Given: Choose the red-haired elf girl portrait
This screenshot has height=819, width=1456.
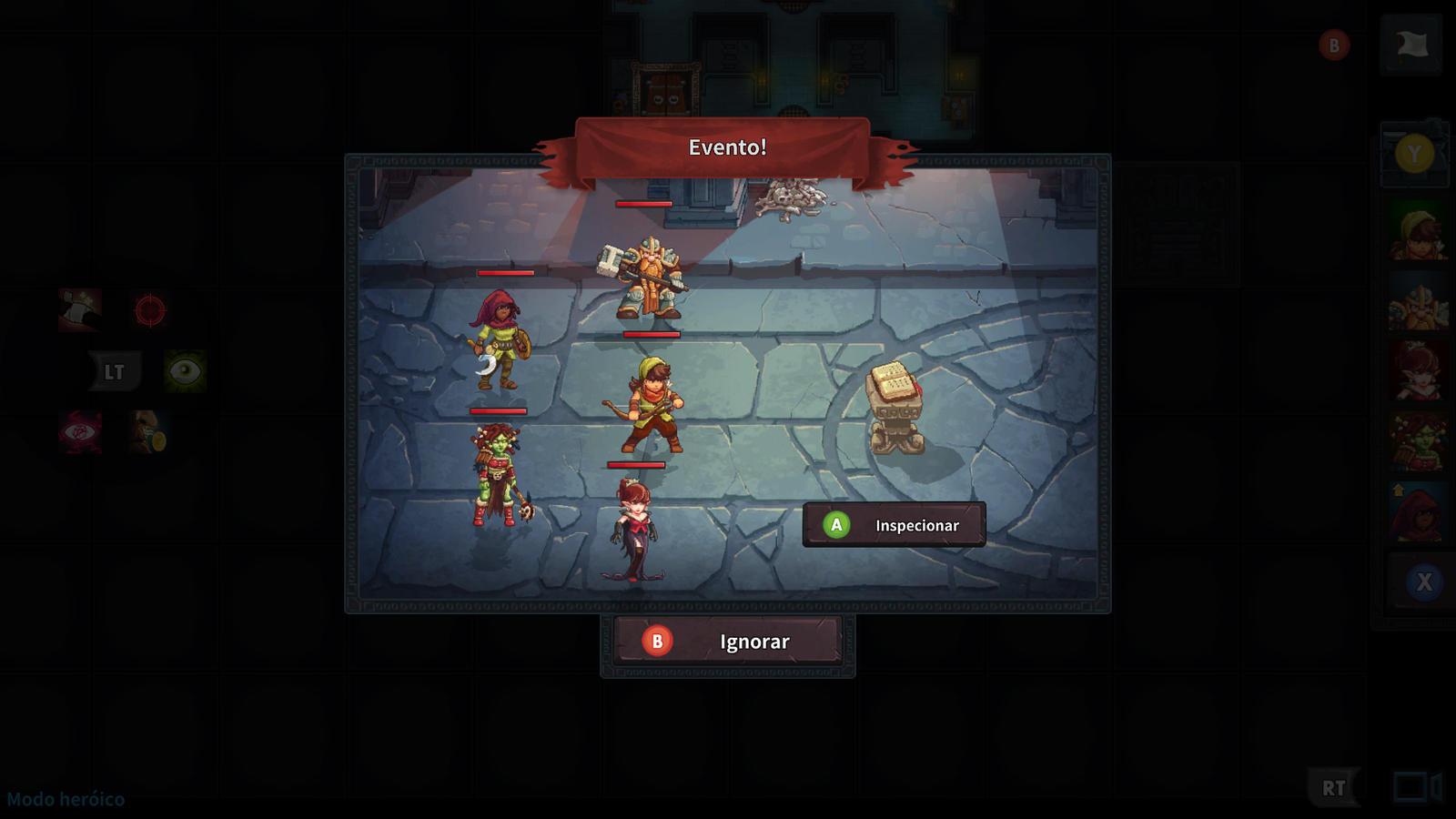Looking at the screenshot, I should (x=1418, y=373).
